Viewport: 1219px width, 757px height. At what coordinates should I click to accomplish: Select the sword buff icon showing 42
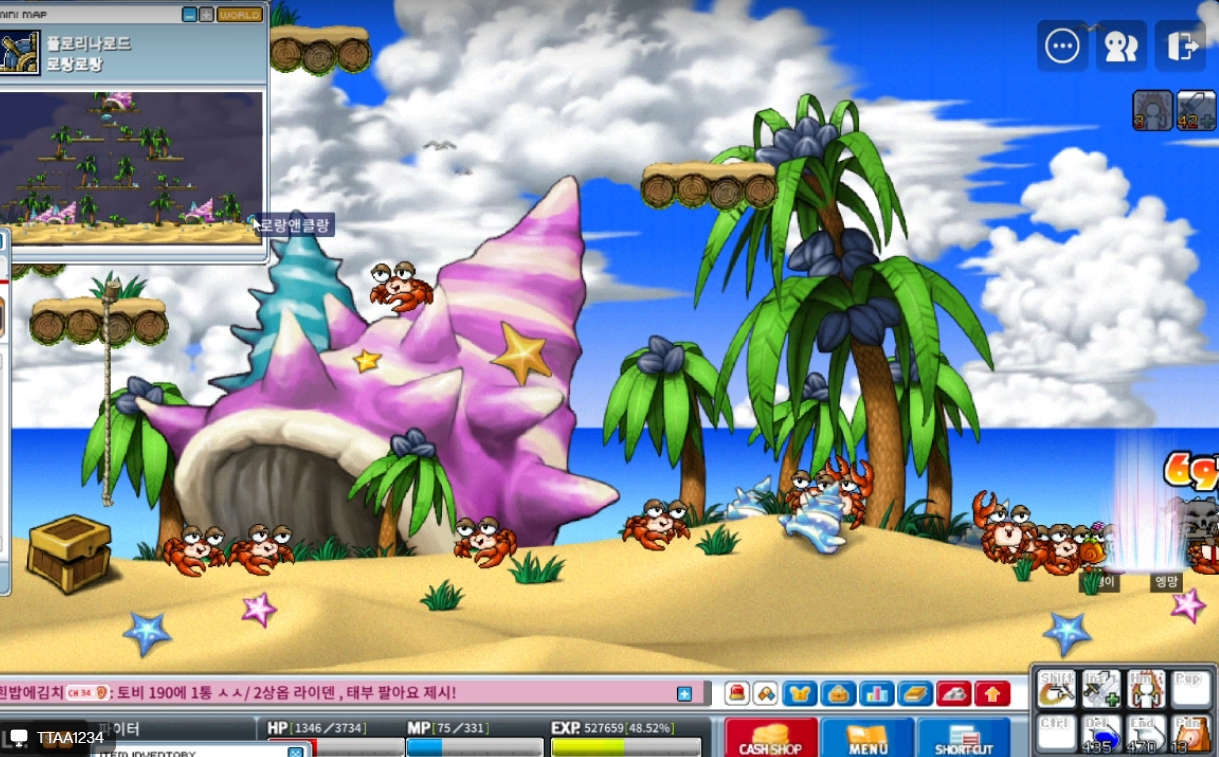click(1196, 110)
